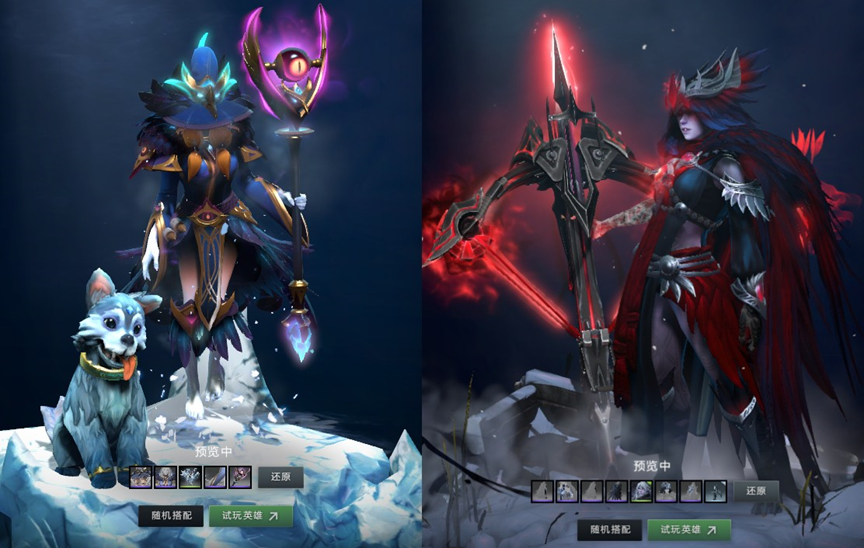Click 还原 under the red-cloaked archer preview
864x548 pixels.
tap(756, 491)
